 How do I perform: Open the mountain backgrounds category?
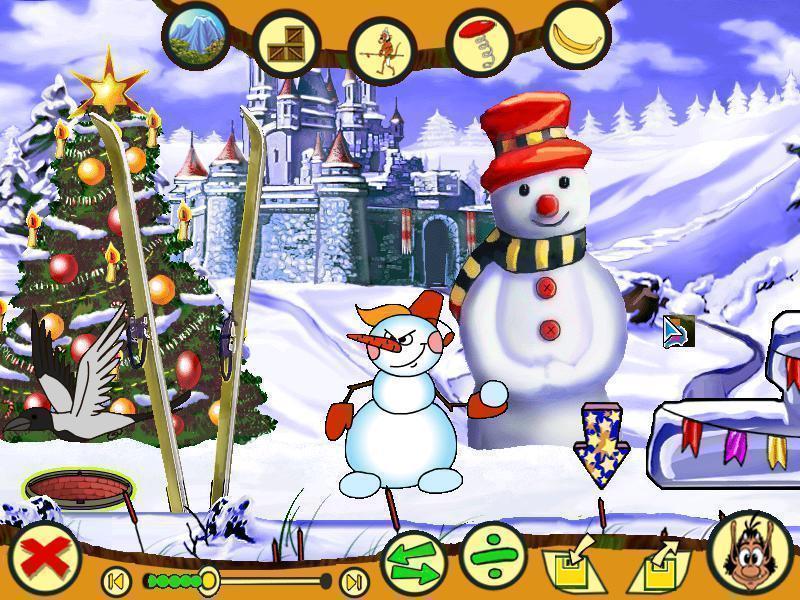(x=196, y=36)
